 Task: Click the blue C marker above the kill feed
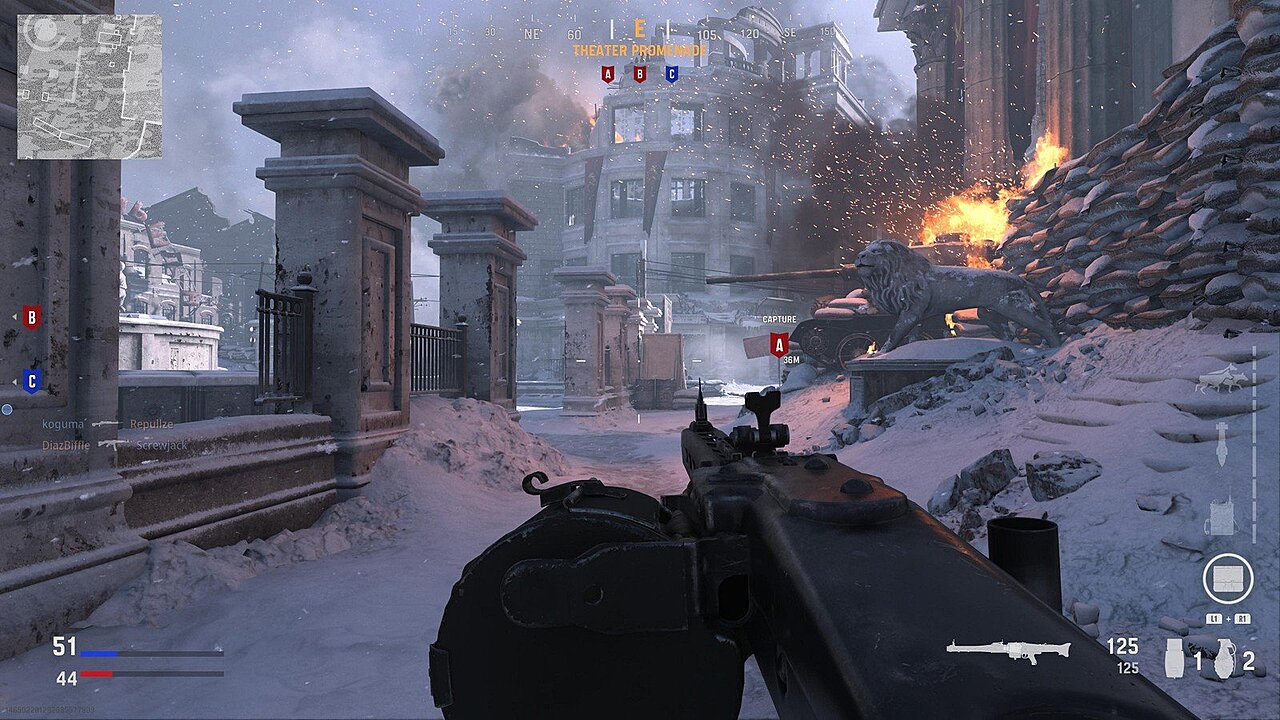click(x=32, y=381)
